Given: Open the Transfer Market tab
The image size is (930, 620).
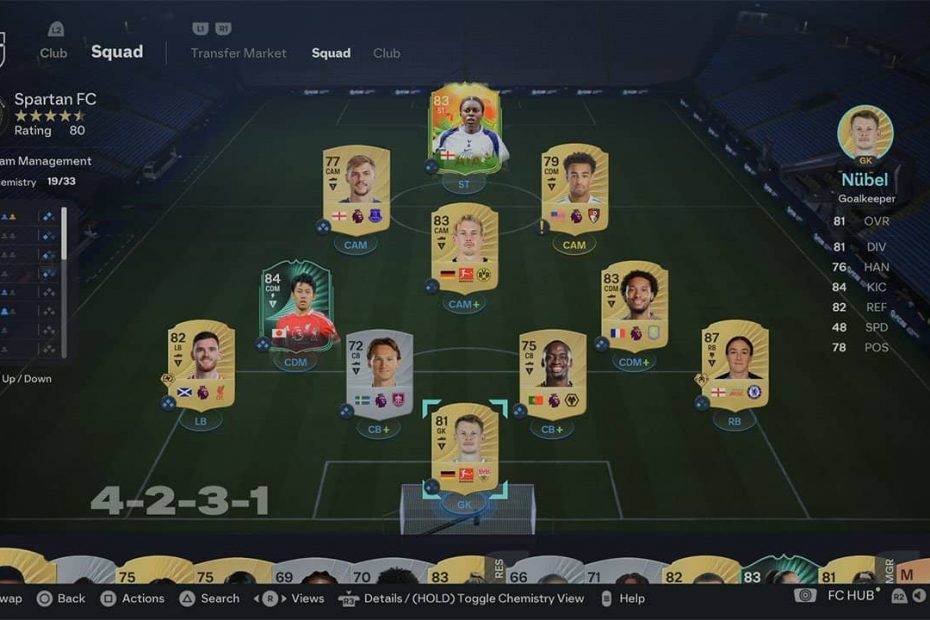Looking at the screenshot, I should coord(238,53).
